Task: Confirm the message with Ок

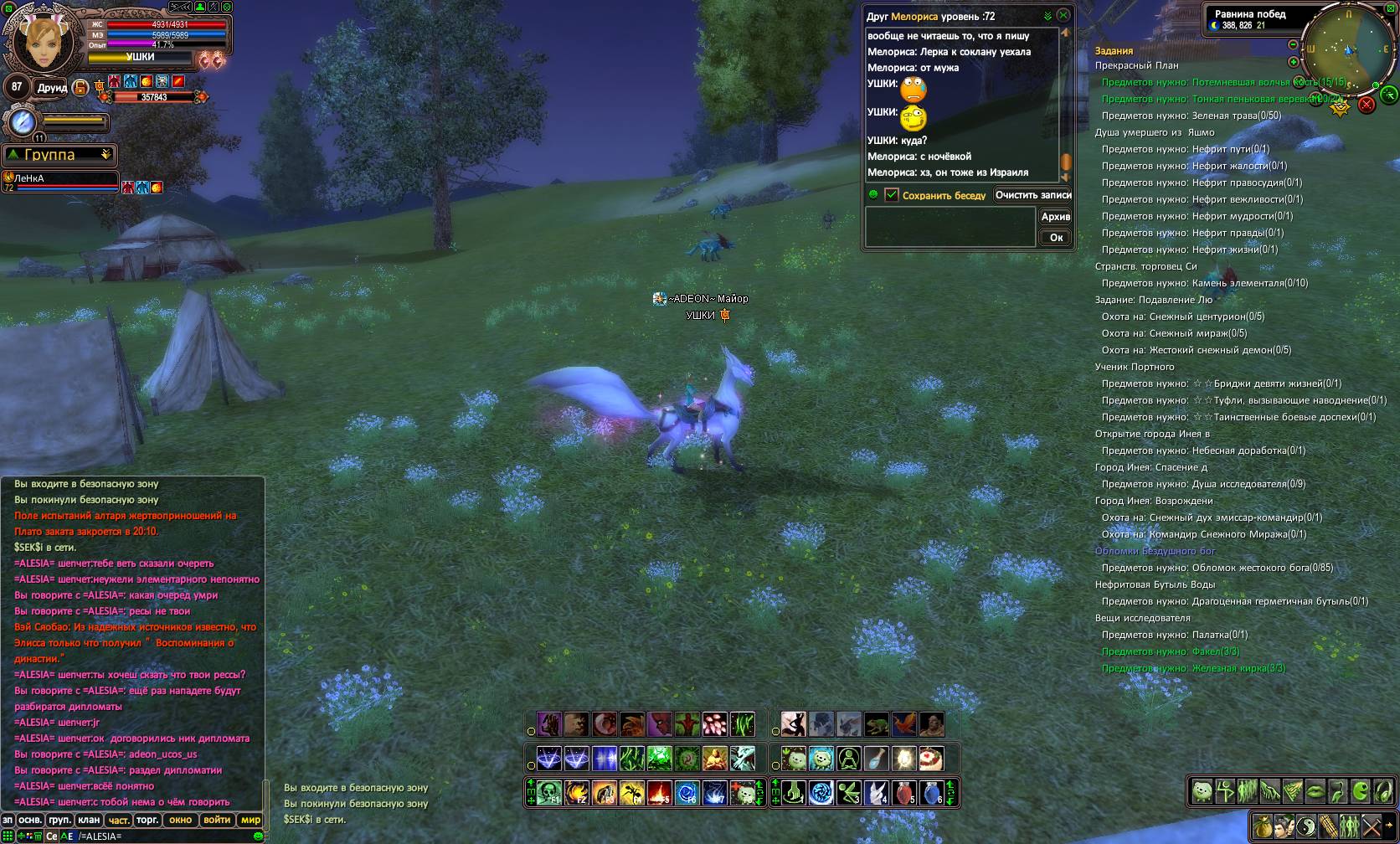Action: point(1056,238)
